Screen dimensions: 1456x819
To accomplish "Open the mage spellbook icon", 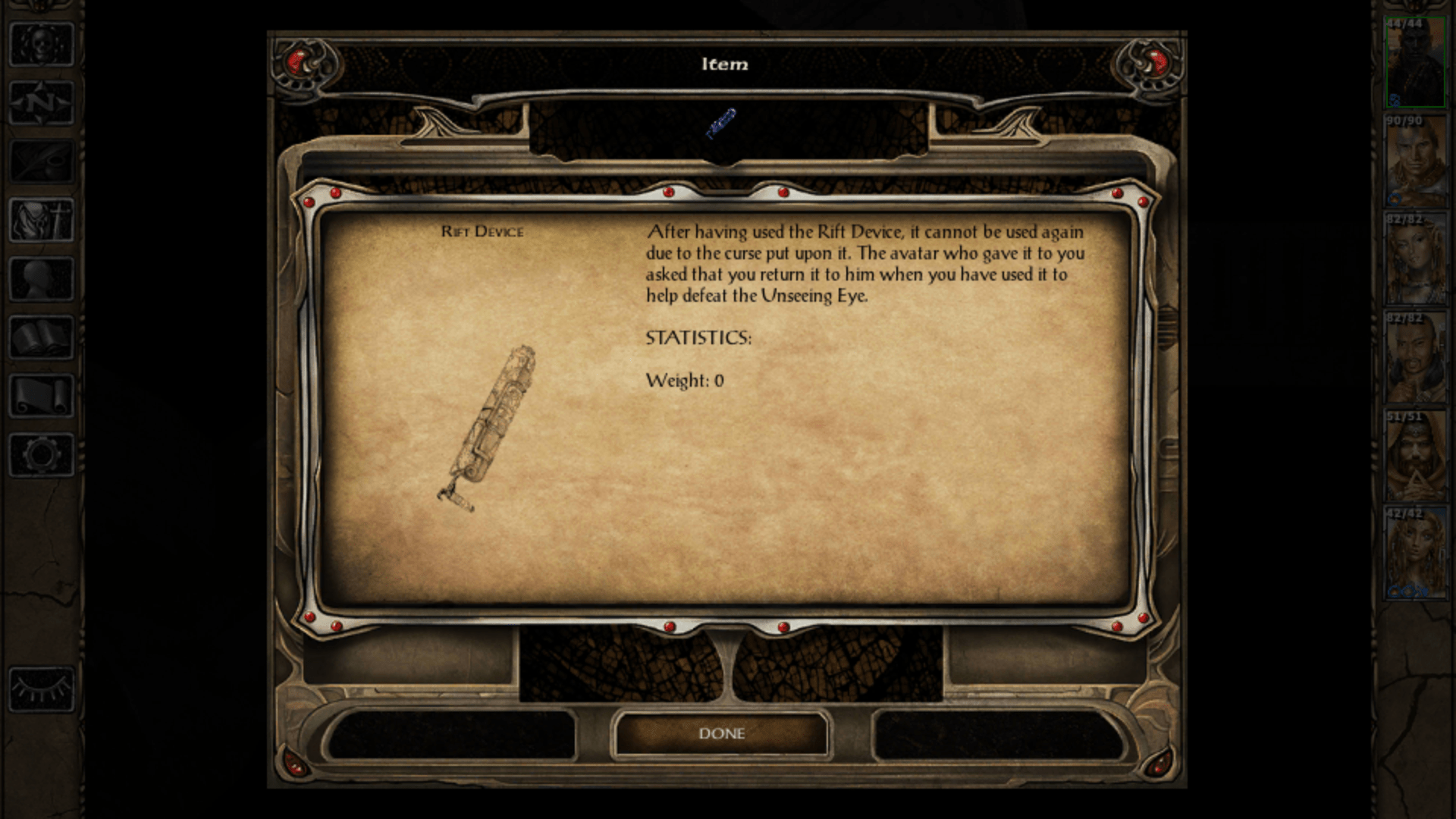I will (x=40, y=336).
